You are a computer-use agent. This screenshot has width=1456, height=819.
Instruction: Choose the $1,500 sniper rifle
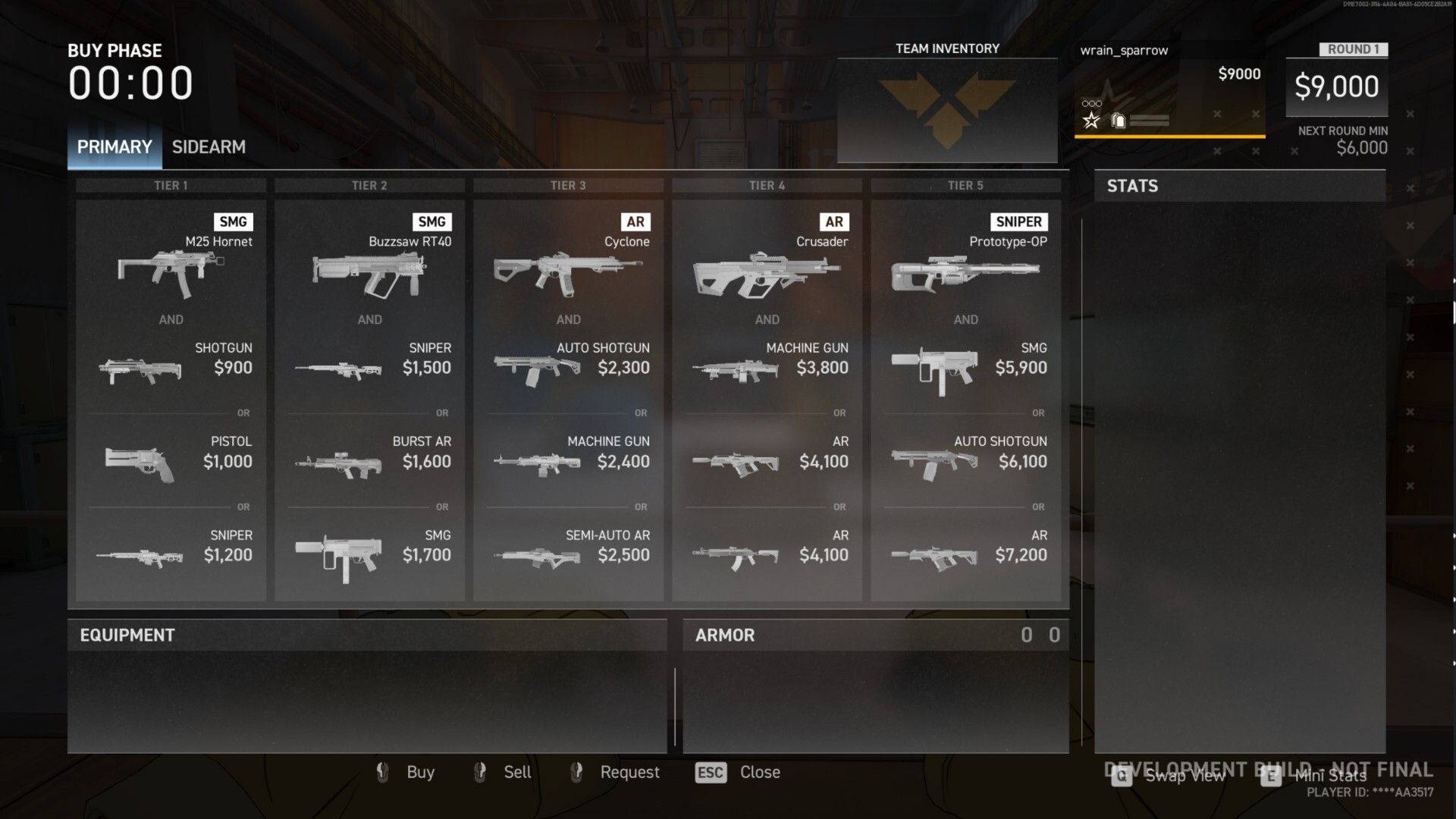click(369, 368)
